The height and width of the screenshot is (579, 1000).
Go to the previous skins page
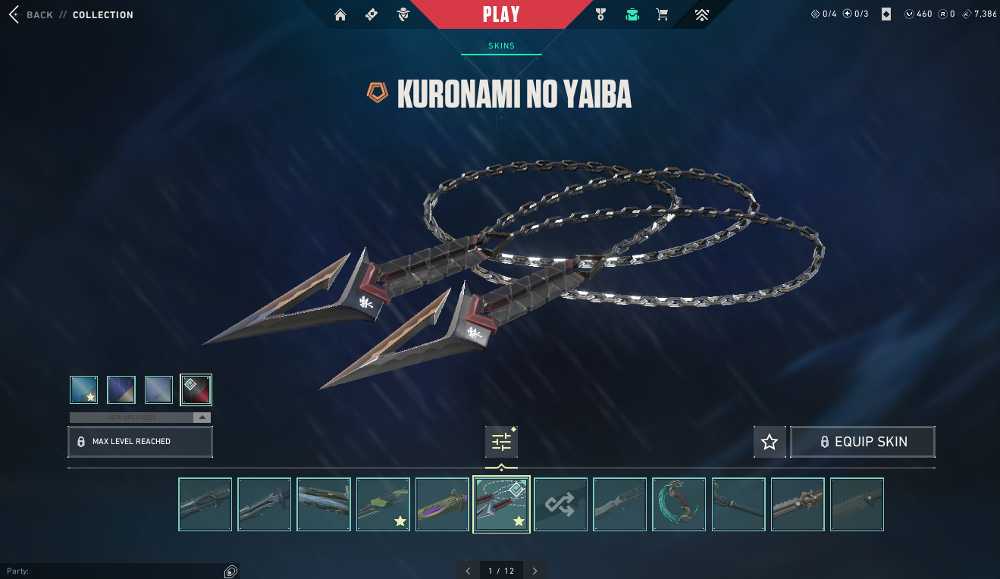(x=467, y=571)
